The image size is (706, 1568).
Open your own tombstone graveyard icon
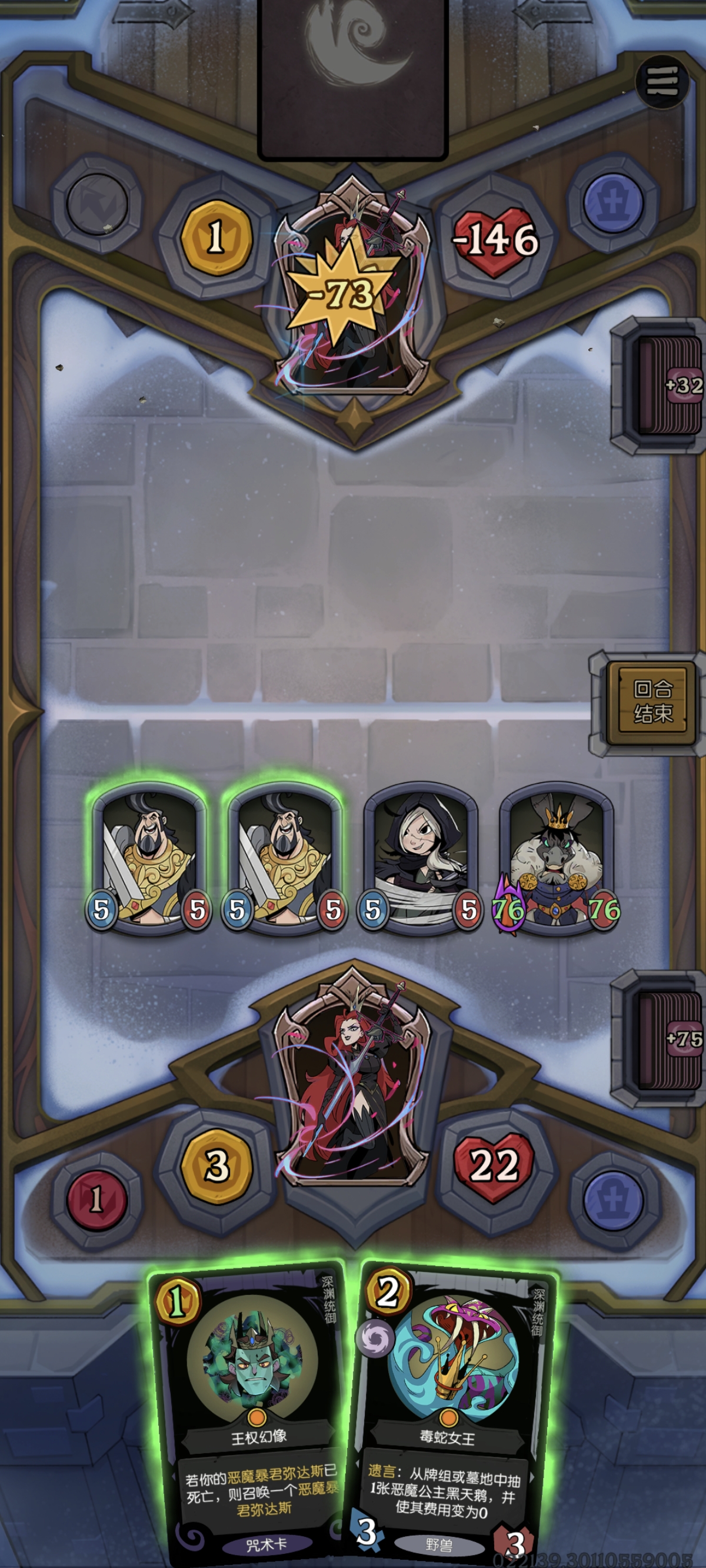click(612, 1199)
